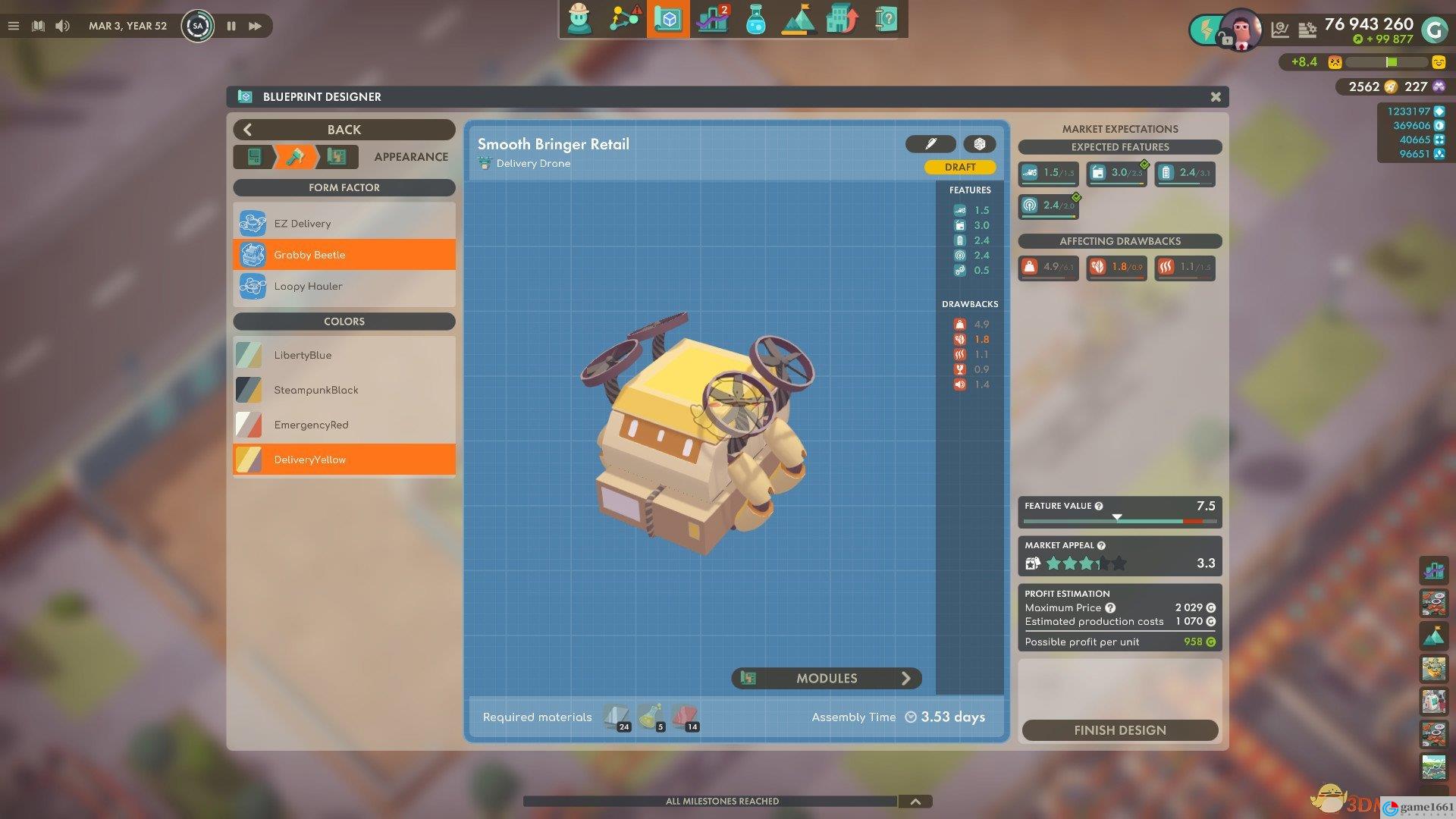Toggle the sound speaker icon

click(62, 26)
